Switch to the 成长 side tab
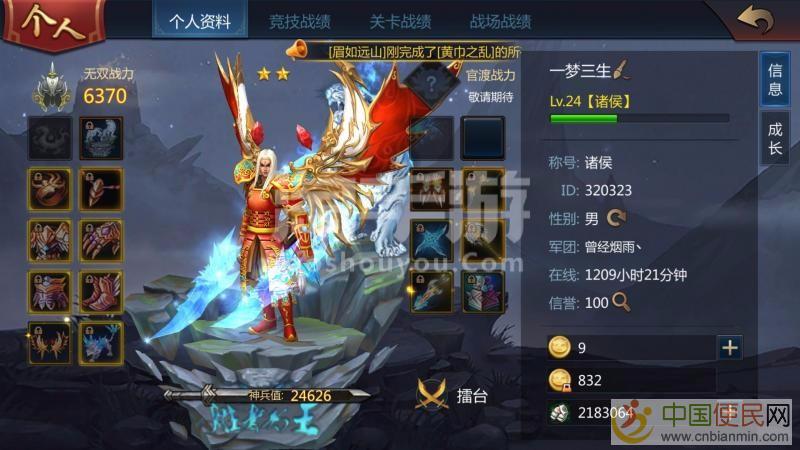Screen dimensions: 800x450 pyautogui.click(x=775, y=139)
